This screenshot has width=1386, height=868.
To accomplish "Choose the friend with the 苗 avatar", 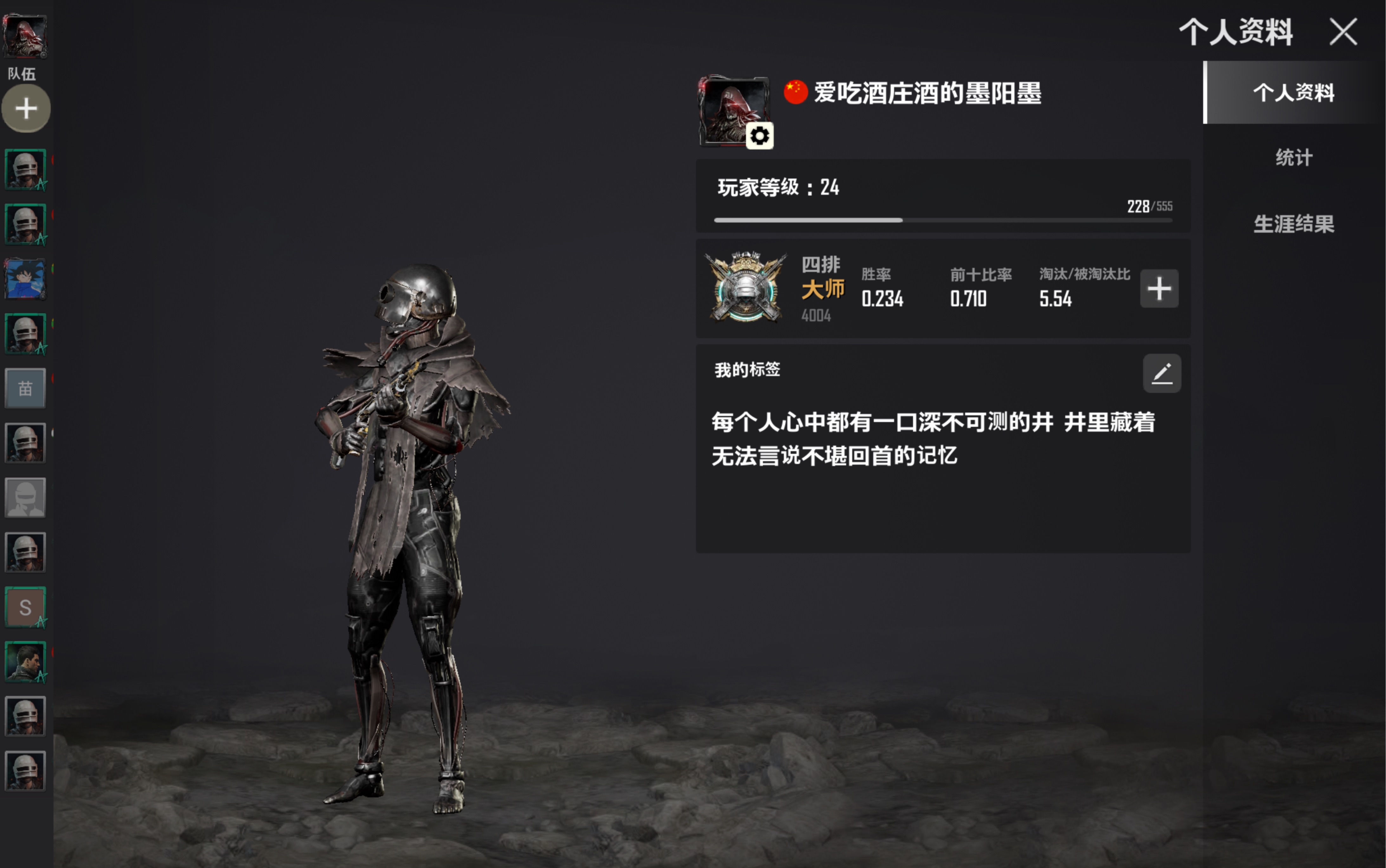I will coord(25,389).
